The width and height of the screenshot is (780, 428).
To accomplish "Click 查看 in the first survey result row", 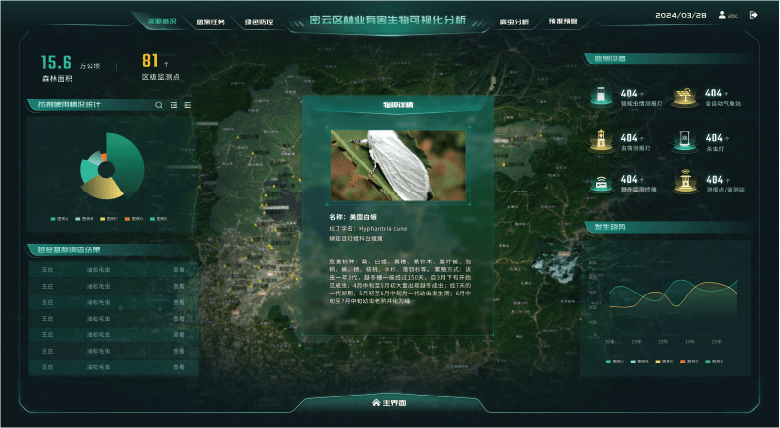I will 179,269.
